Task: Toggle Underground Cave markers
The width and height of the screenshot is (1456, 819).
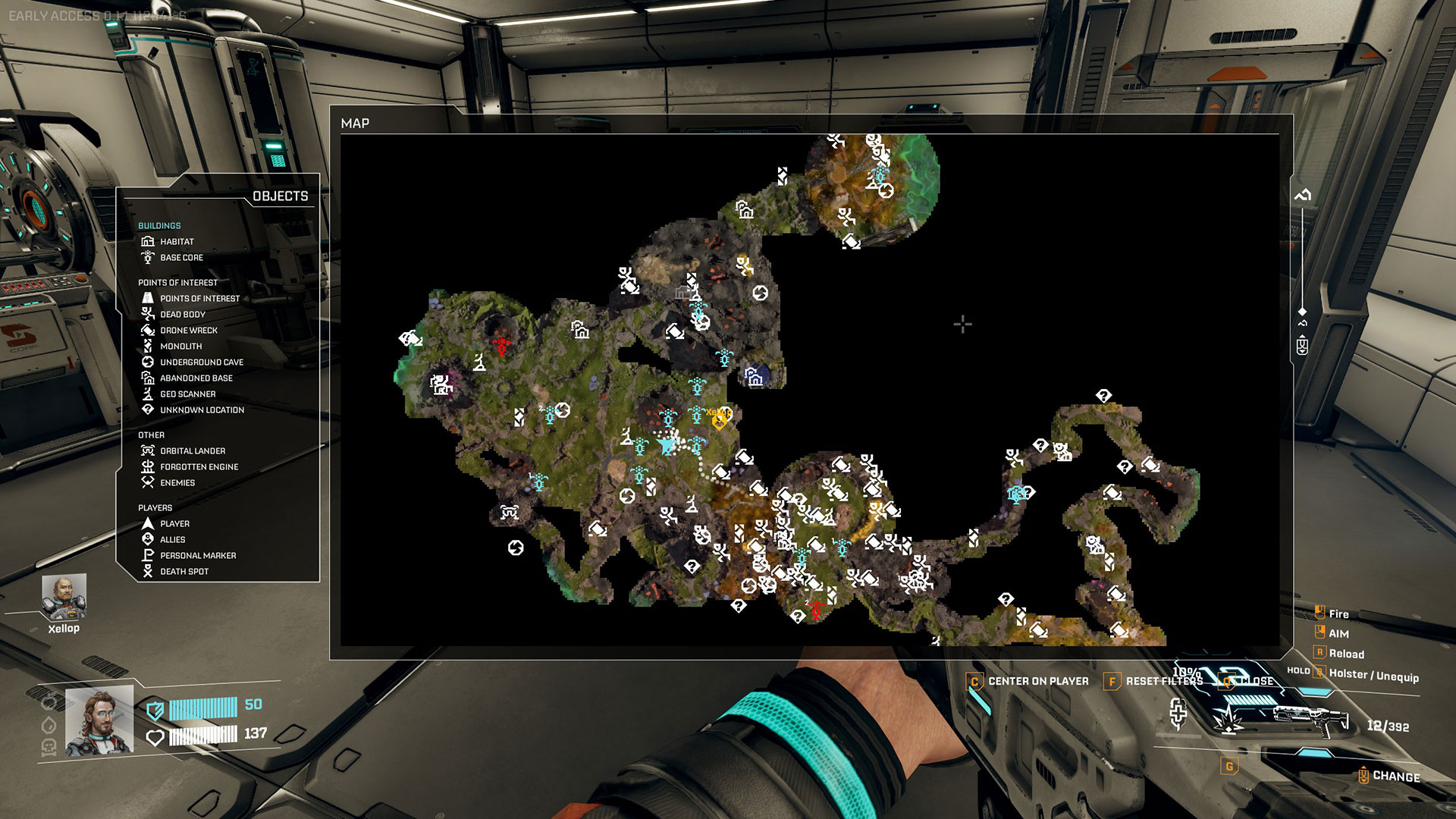Action: coord(201,362)
